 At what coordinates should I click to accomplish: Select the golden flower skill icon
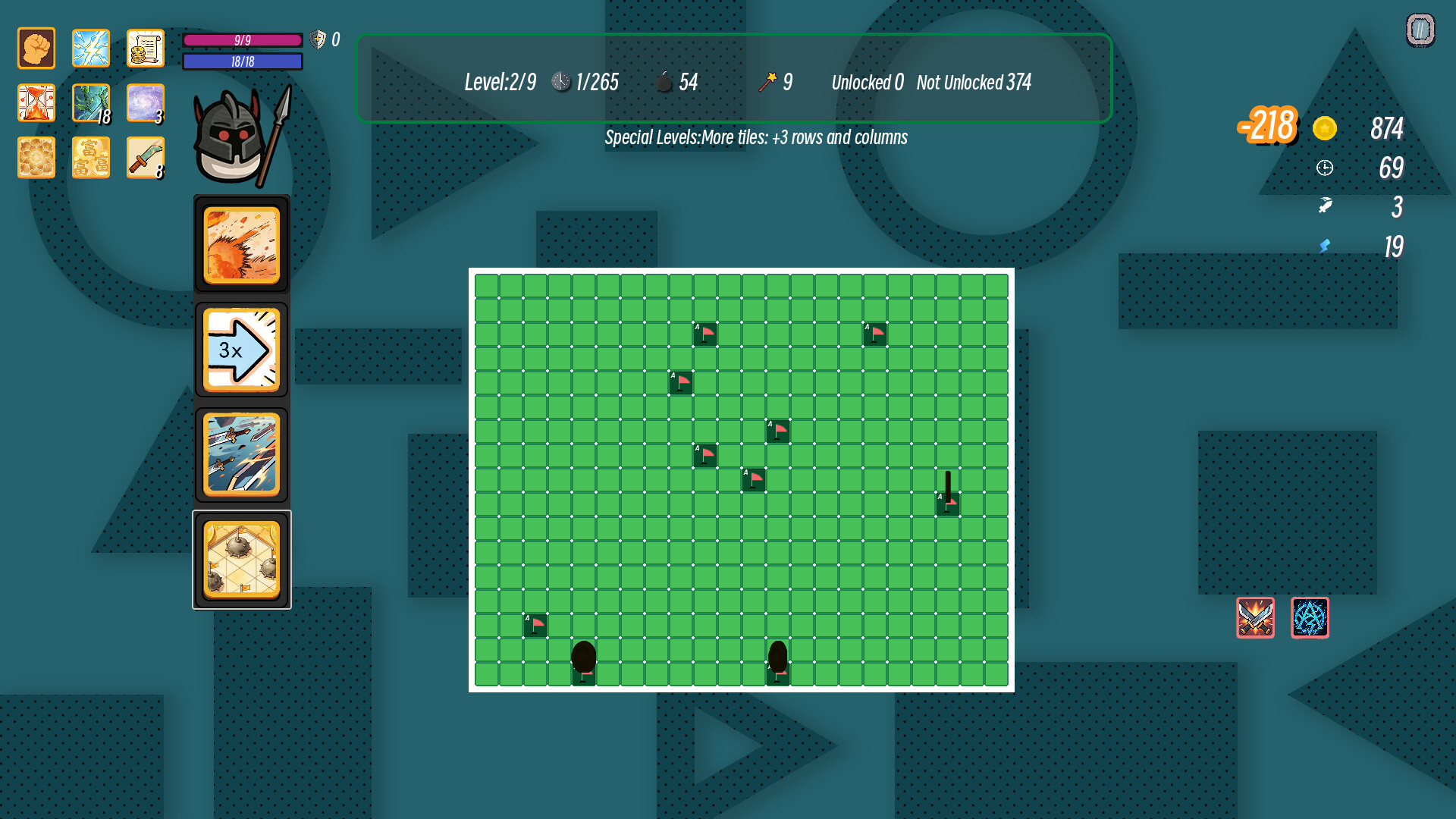[x=35, y=157]
